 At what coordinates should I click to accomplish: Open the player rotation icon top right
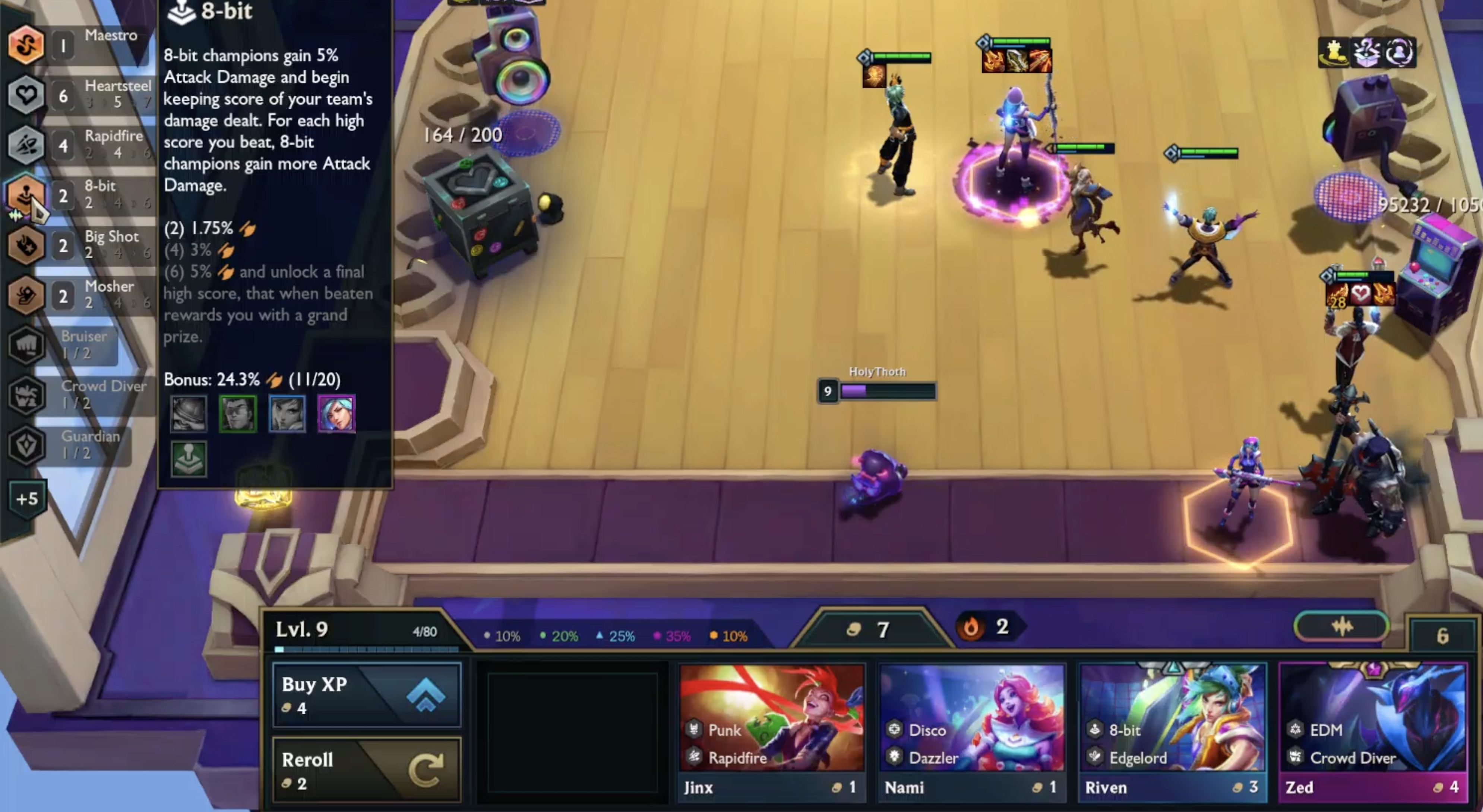click(1399, 53)
